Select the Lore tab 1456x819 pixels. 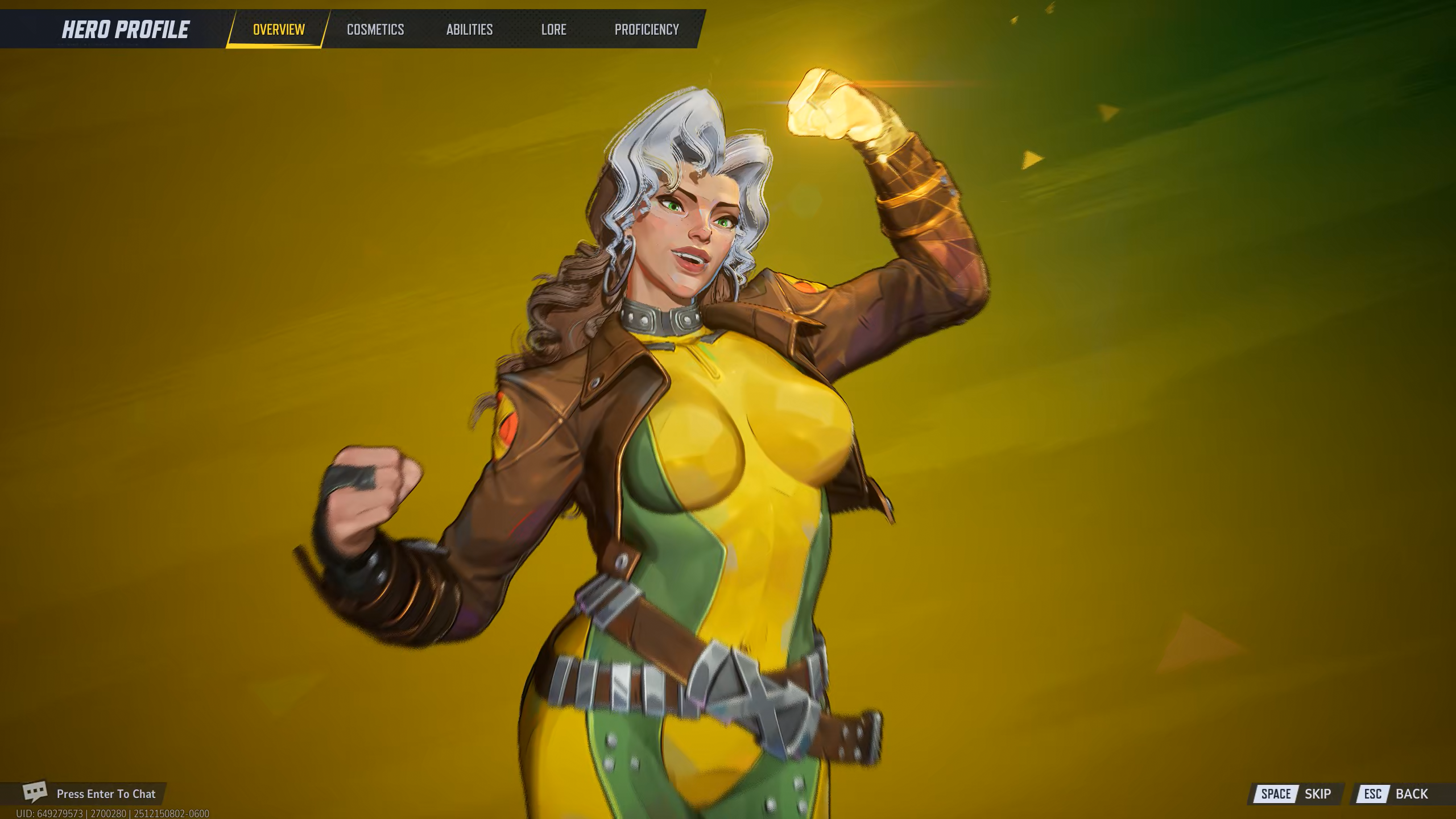coord(553,30)
